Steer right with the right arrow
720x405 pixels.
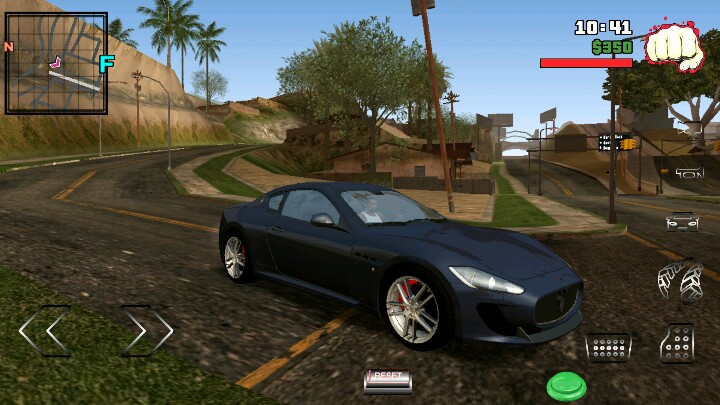[148, 331]
